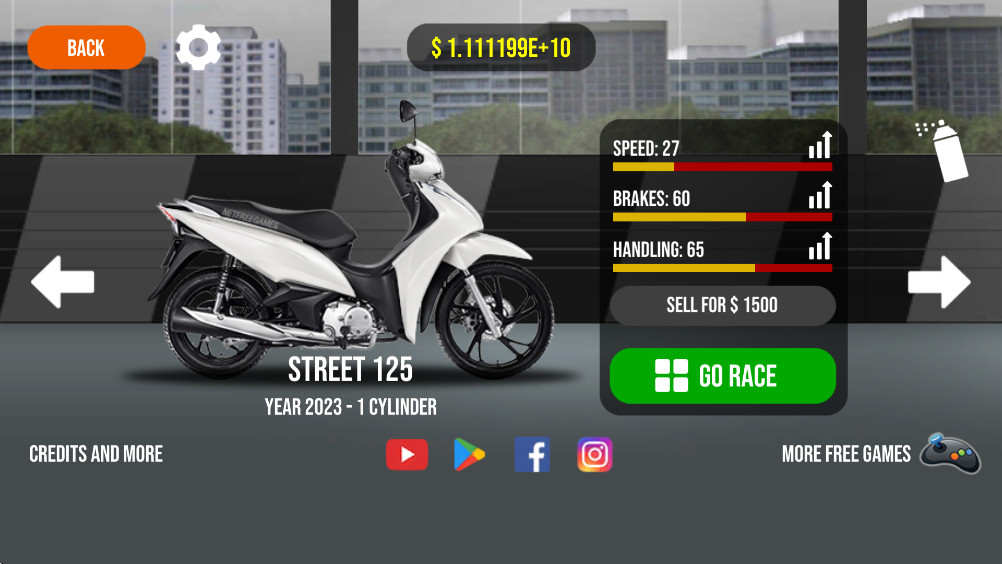The width and height of the screenshot is (1002, 564).
Task: Upgrade the Handling stat
Action: (x=820, y=246)
